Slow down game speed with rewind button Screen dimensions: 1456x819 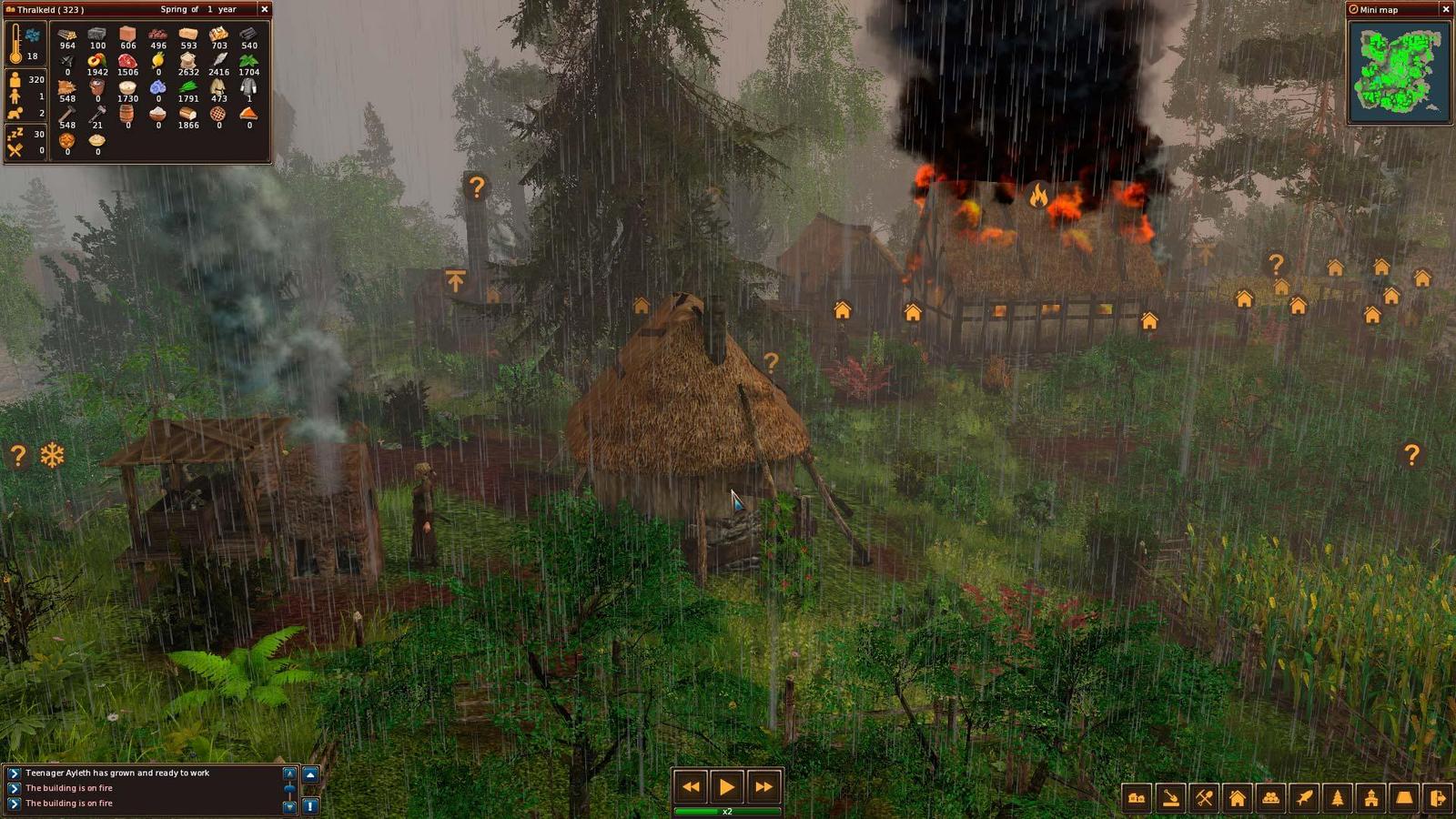(691, 787)
